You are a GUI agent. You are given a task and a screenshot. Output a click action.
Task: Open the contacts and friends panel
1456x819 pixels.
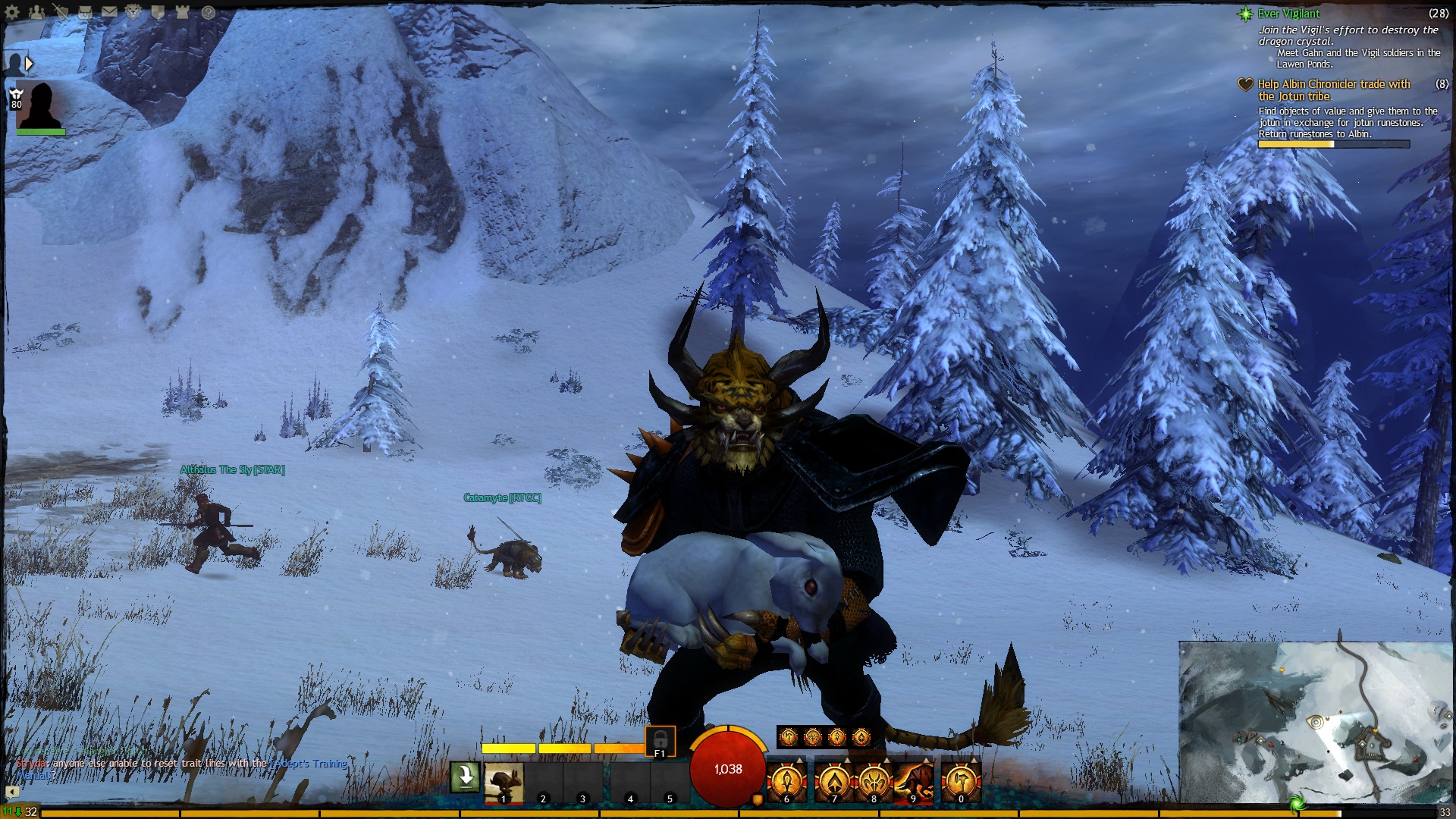tap(36, 12)
